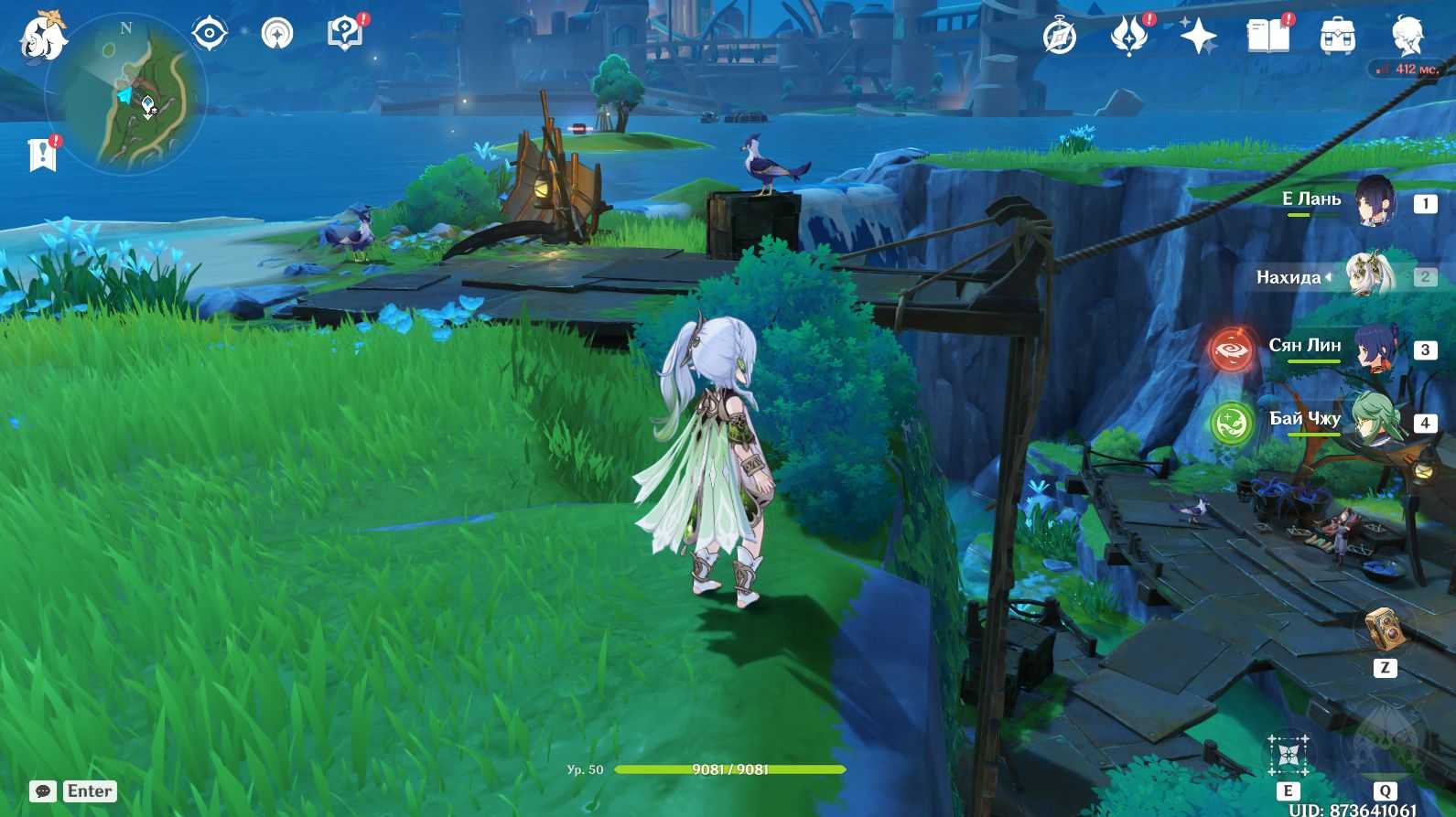Open the chat box

click(x=43, y=791)
